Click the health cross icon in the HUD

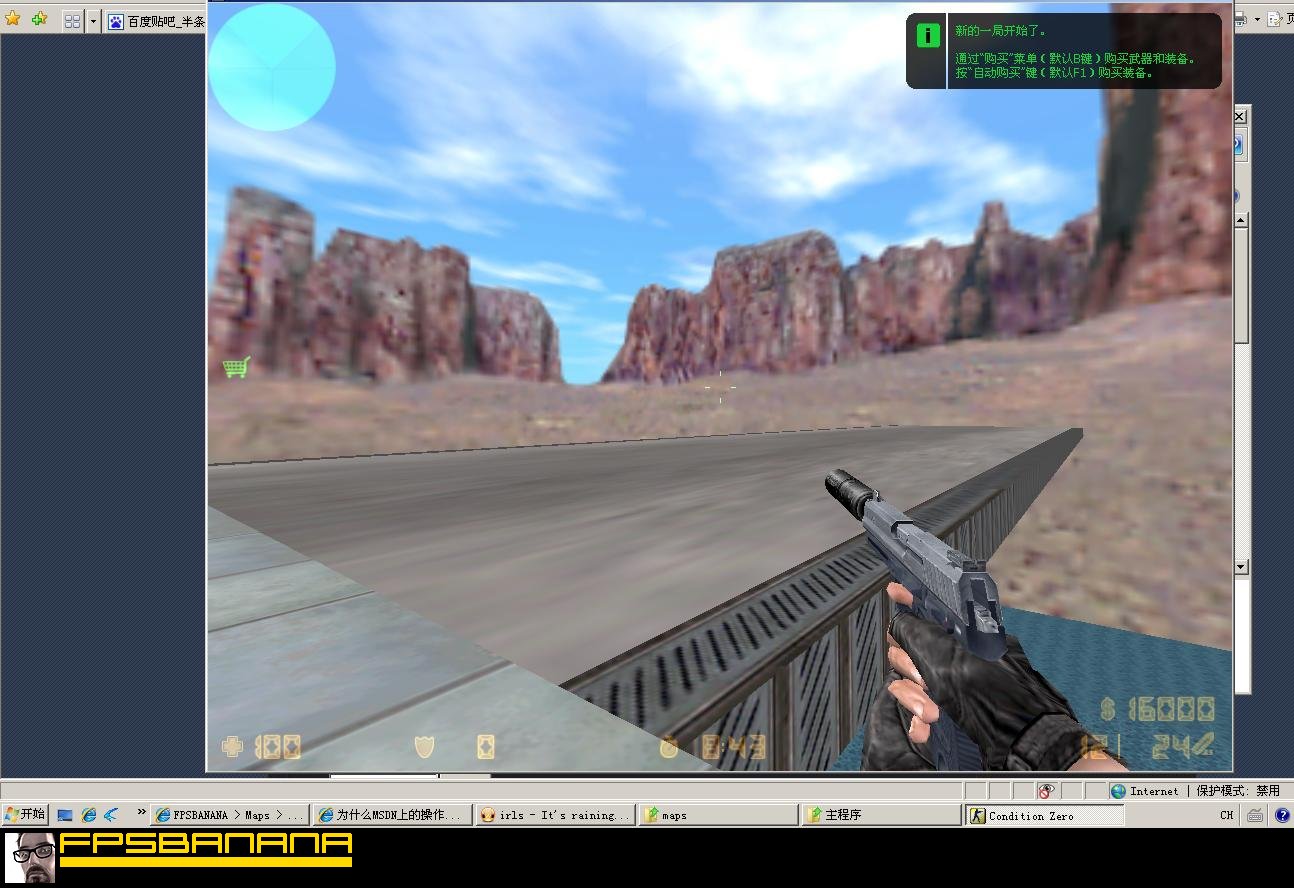230,746
